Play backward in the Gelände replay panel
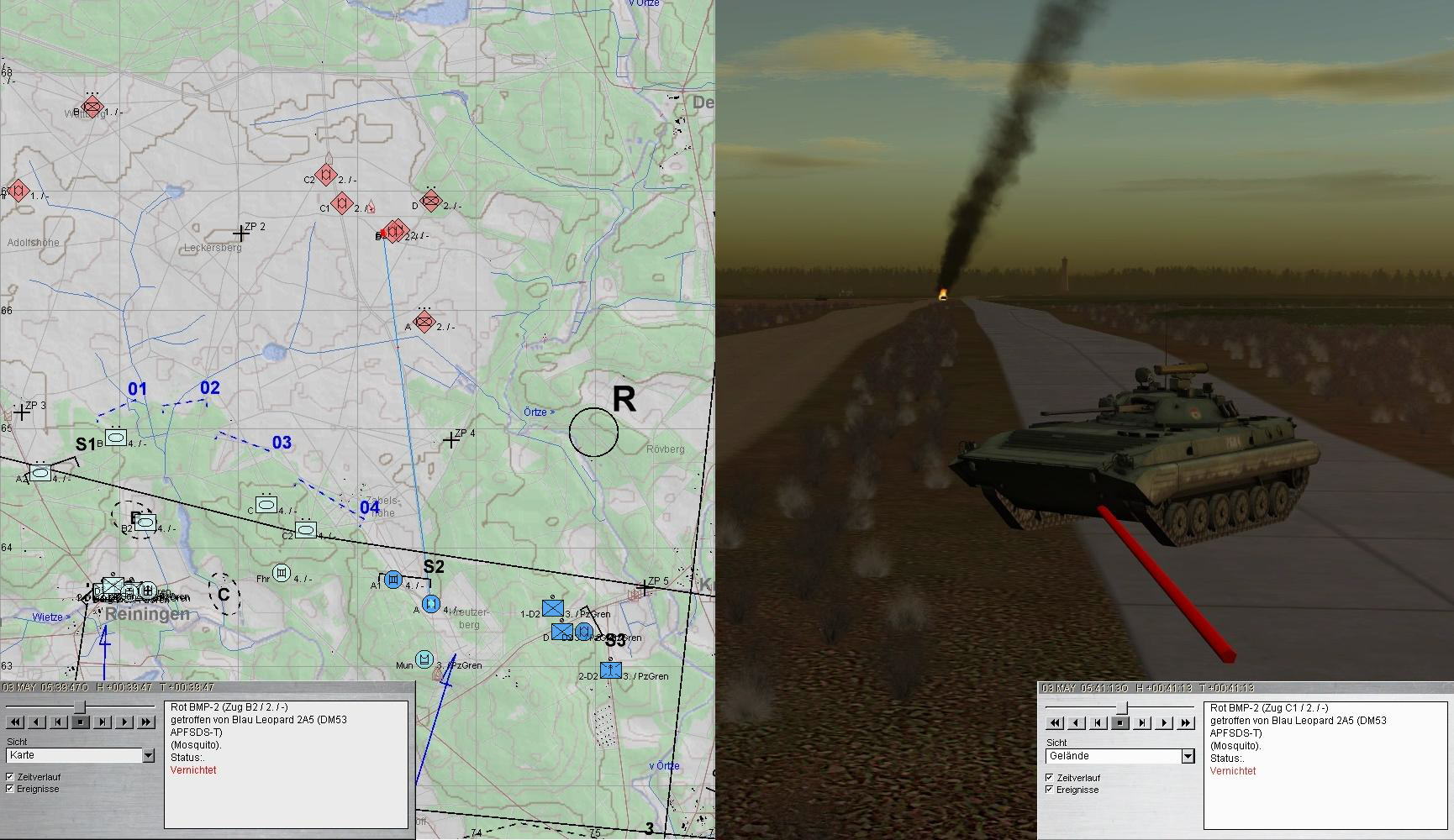 (x=1077, y=722)
